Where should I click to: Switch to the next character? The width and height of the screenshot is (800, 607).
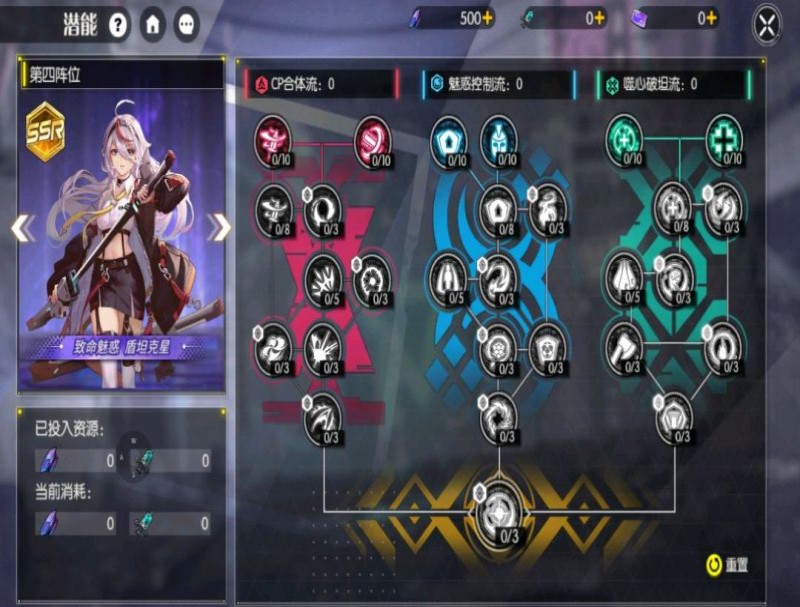click(x=219, y=228)
